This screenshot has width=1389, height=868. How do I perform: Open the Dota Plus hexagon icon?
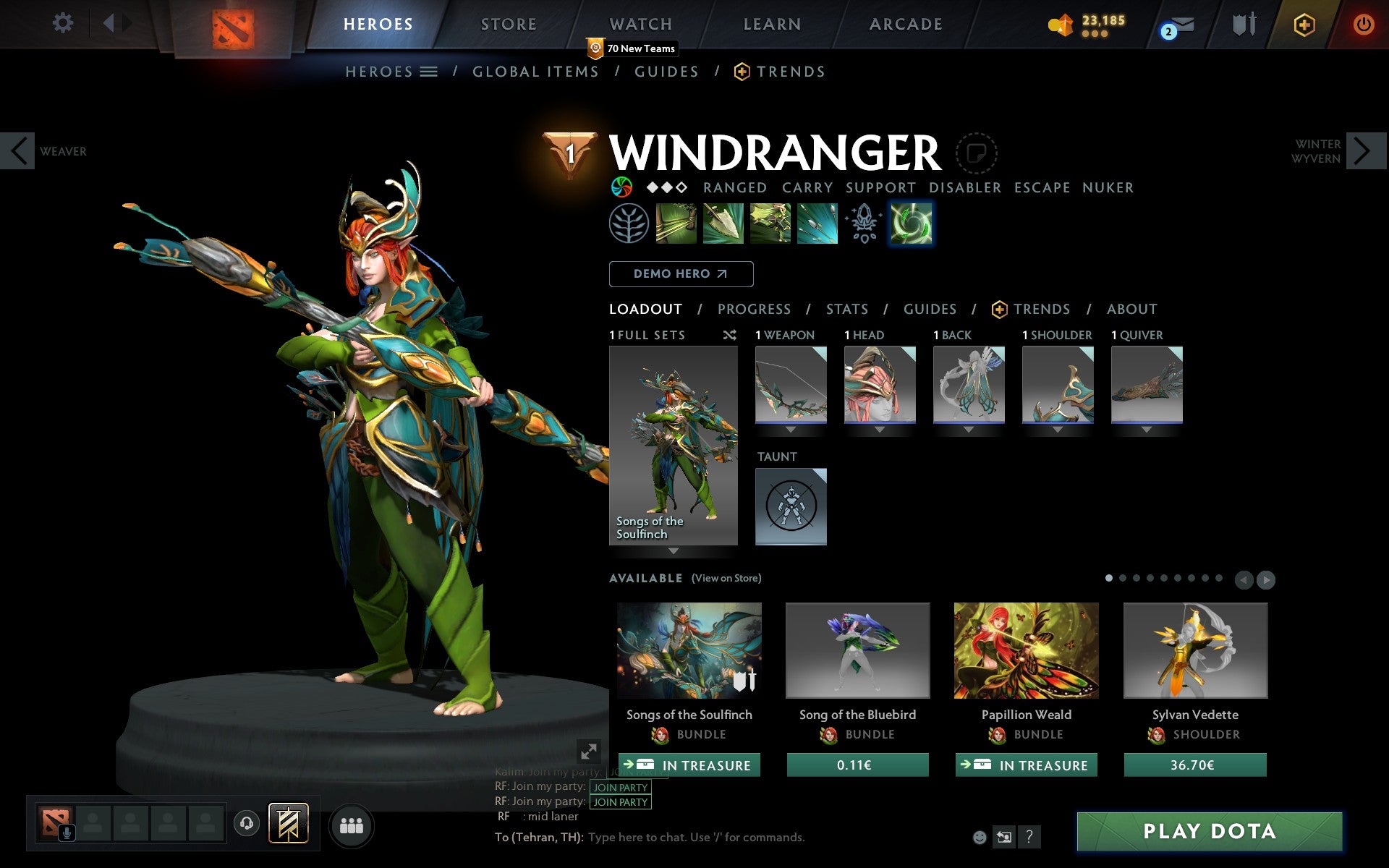[x=1304, y=23]
